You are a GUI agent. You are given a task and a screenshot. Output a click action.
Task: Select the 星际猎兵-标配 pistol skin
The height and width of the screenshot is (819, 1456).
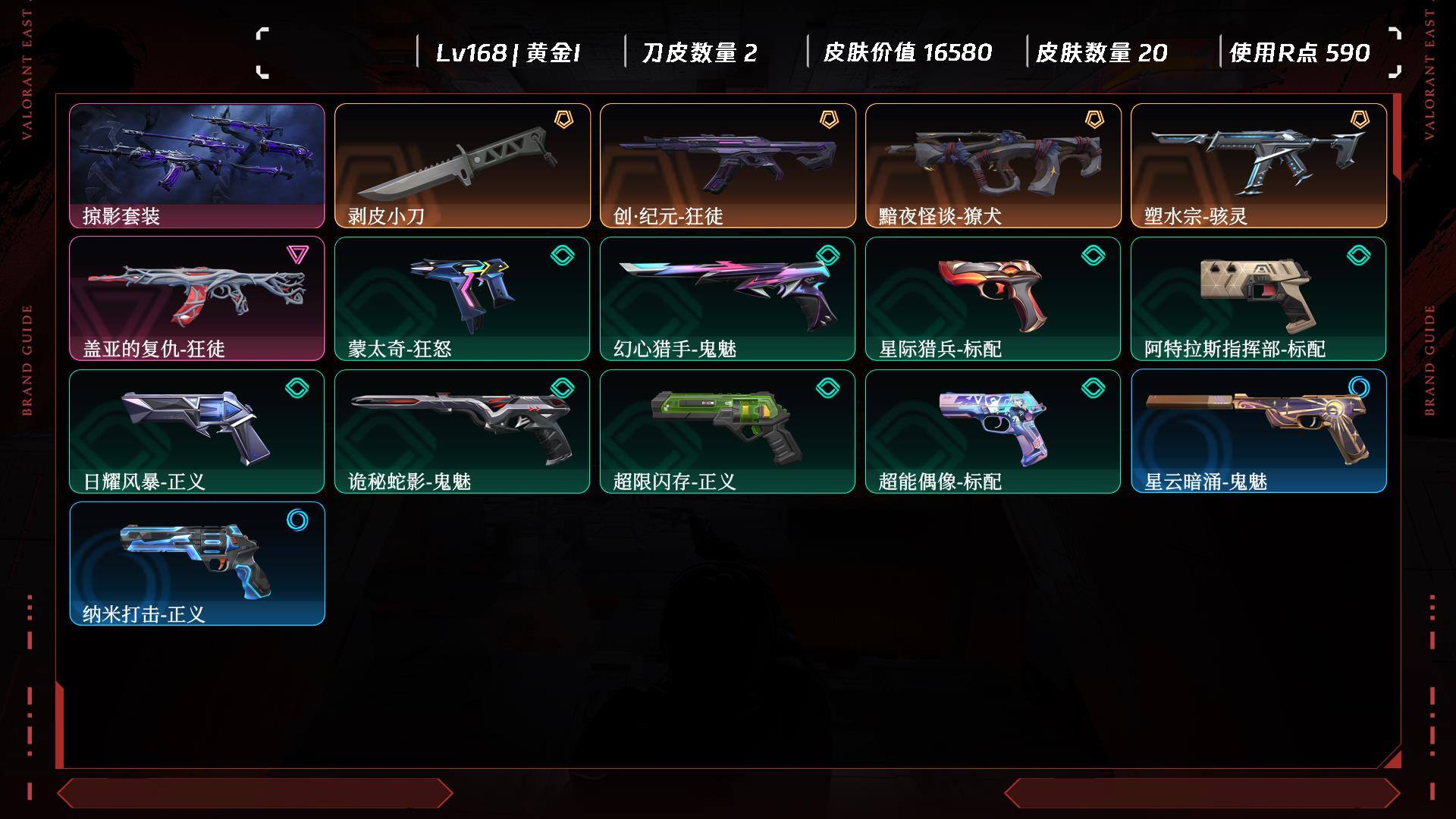click(993, 298)
